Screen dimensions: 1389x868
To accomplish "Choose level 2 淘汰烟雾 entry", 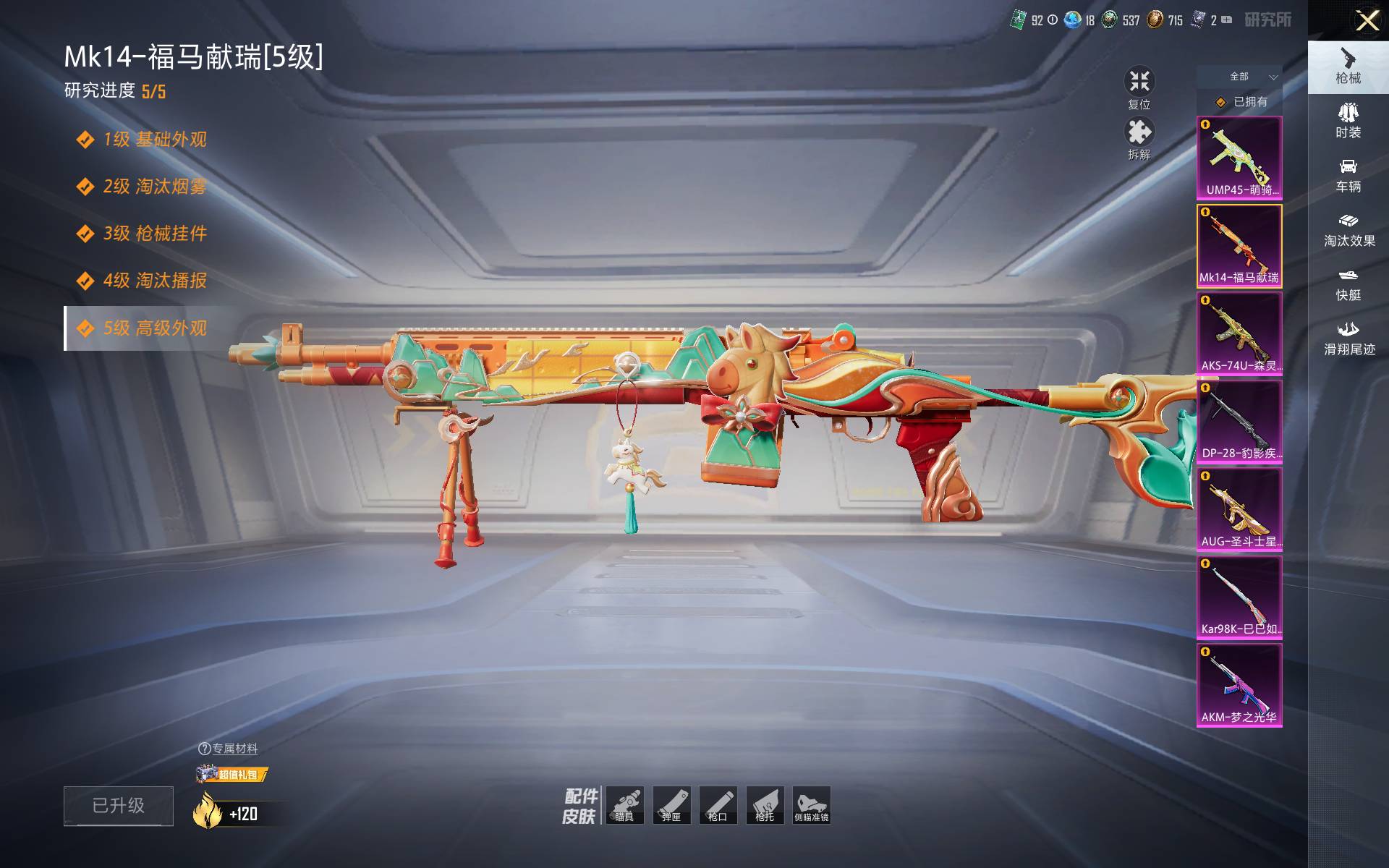I will tap(154, 187).
